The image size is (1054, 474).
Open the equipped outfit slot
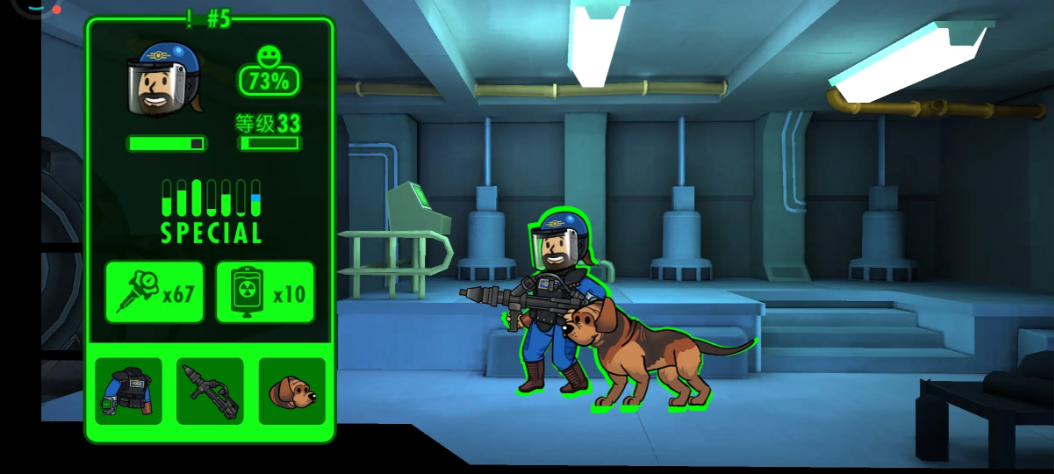pos(128,391)
